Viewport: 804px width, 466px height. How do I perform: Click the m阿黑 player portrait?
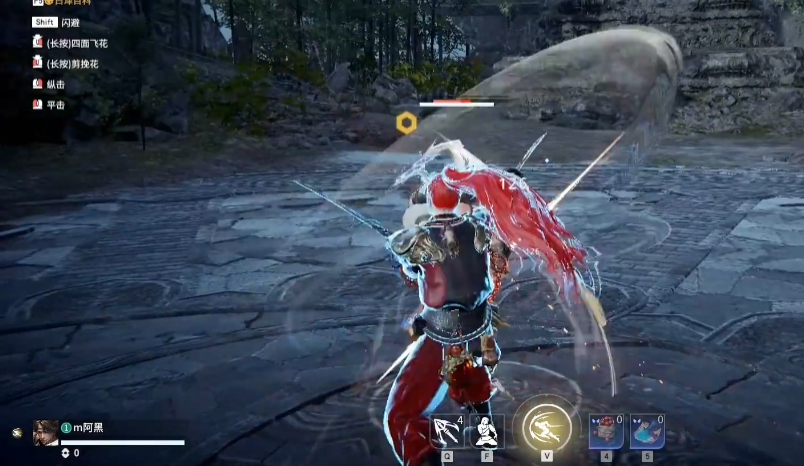[x=45, y=431]
